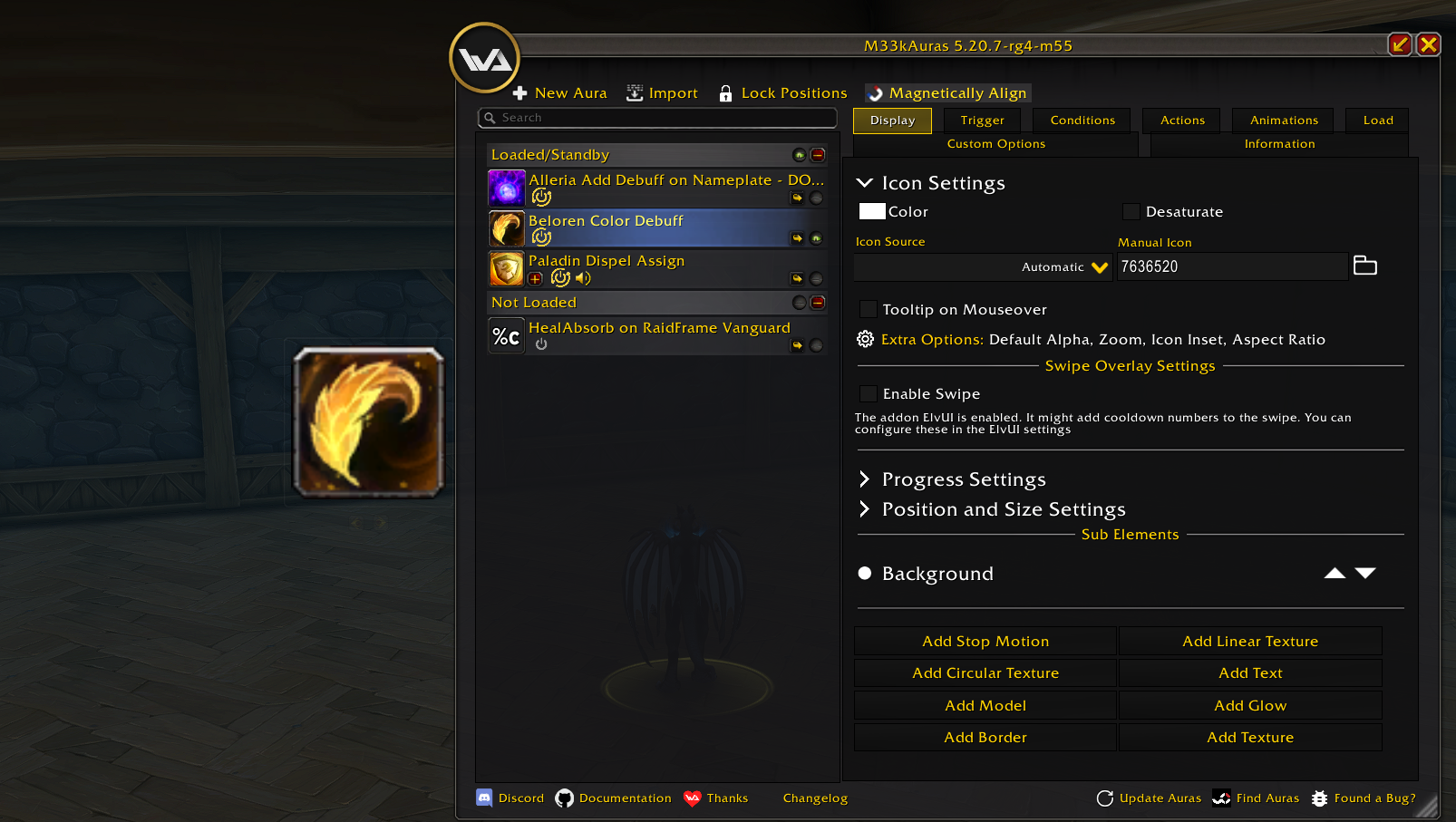This screenshot has height=822, width=1456.
Task: Create a new aura with New Aura
Action: click(x=559, y=92)
